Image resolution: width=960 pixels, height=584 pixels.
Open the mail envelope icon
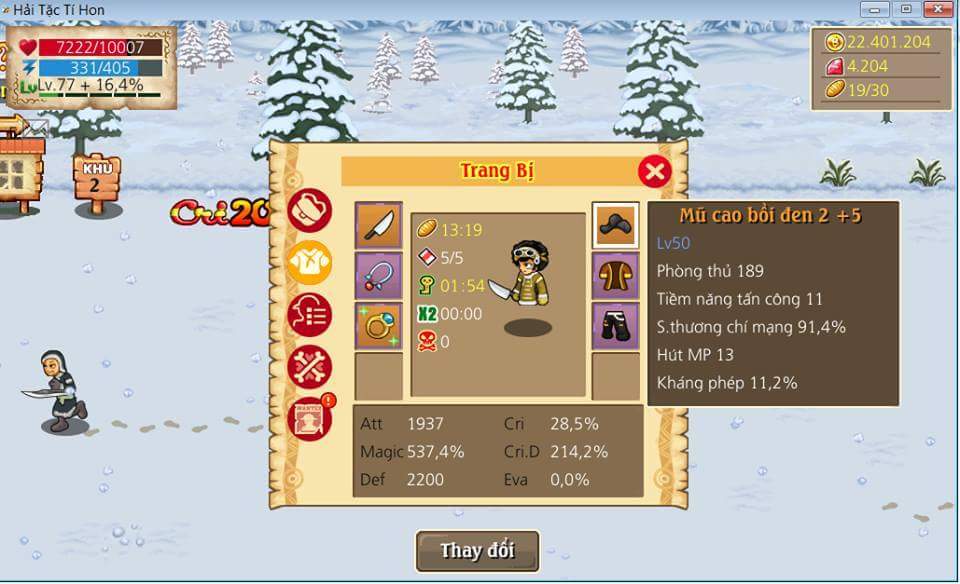coord(37,127)
